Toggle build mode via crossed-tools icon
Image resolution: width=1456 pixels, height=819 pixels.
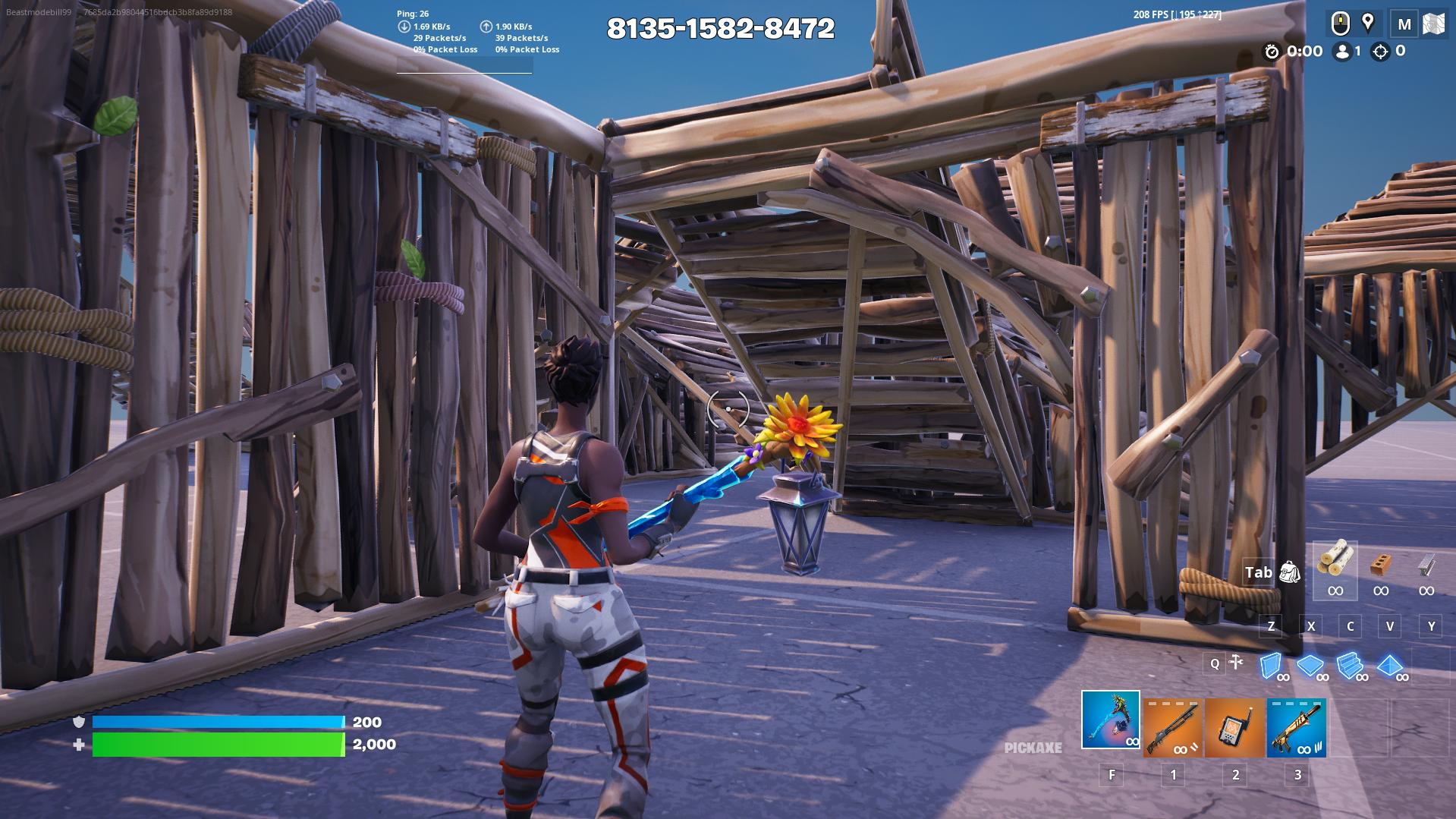[x=1236, y=663]
